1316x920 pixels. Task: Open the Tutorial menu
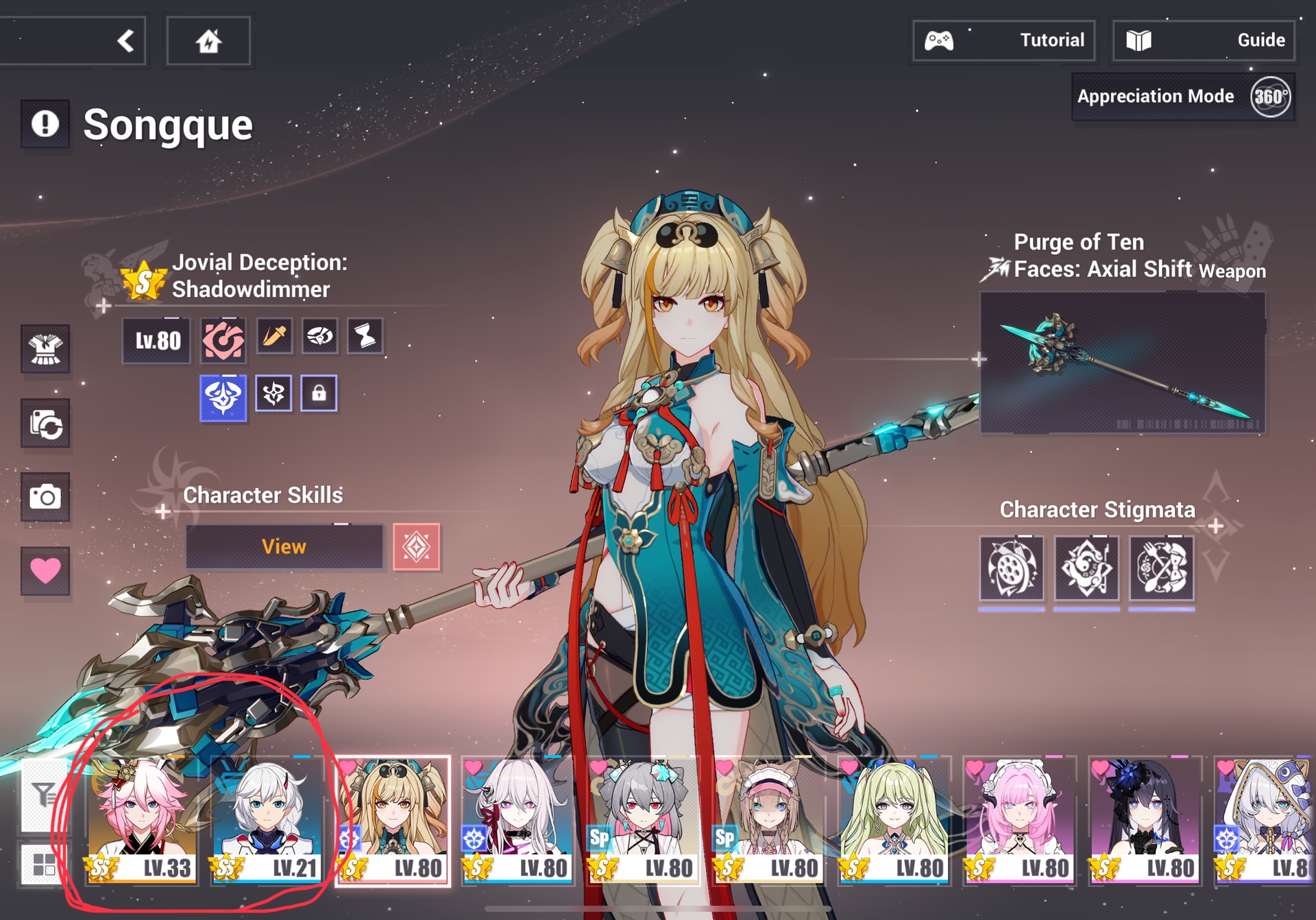(x=1004, y=40)
